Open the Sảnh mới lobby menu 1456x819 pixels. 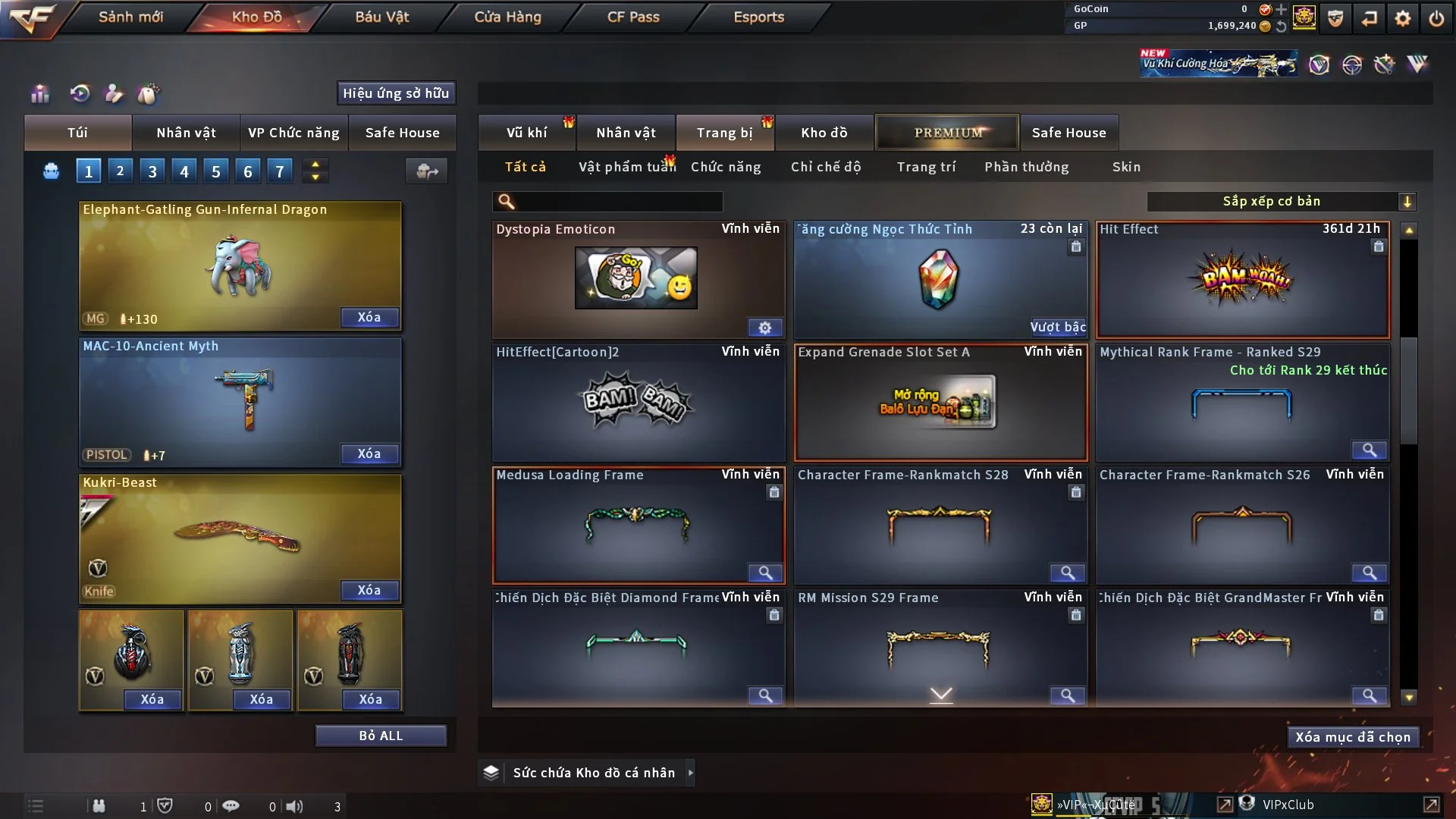click(x=130, y=17)
